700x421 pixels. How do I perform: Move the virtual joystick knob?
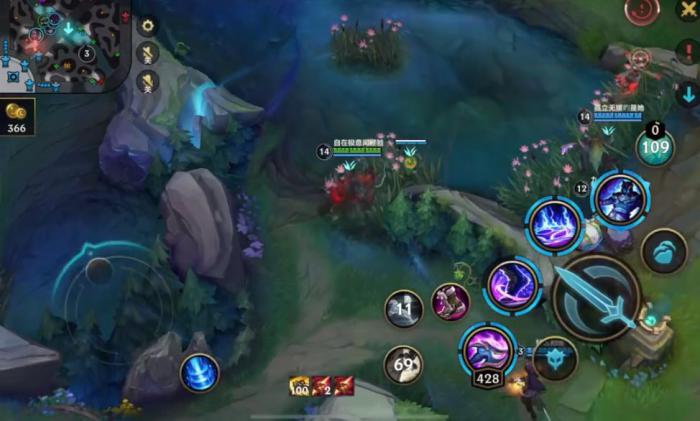point(99,268)
